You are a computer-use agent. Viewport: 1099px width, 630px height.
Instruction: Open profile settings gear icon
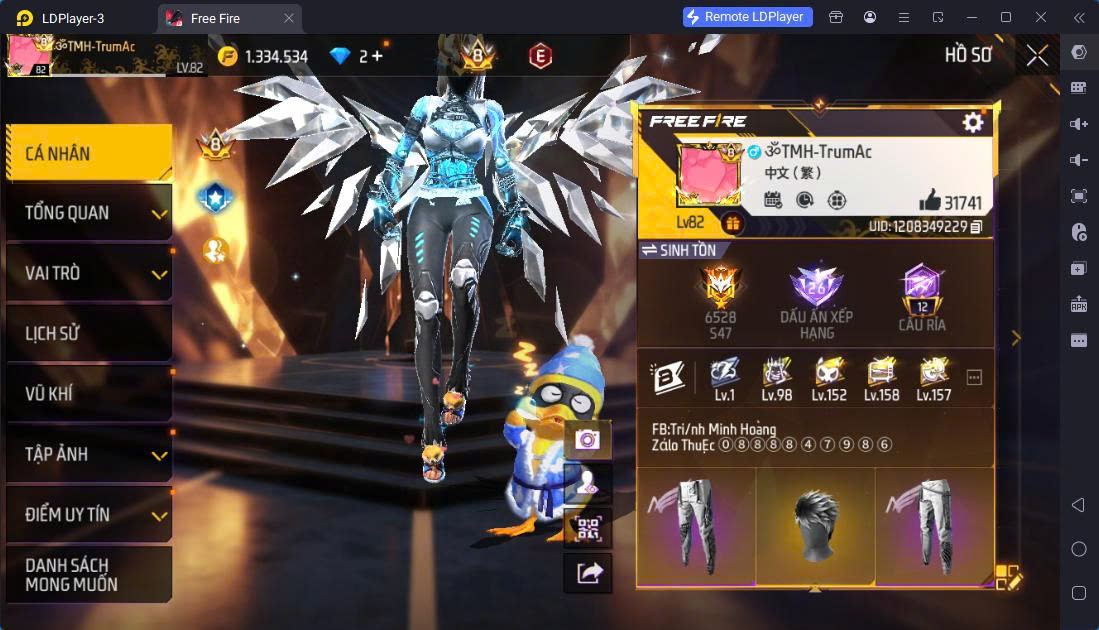point(972,122)
